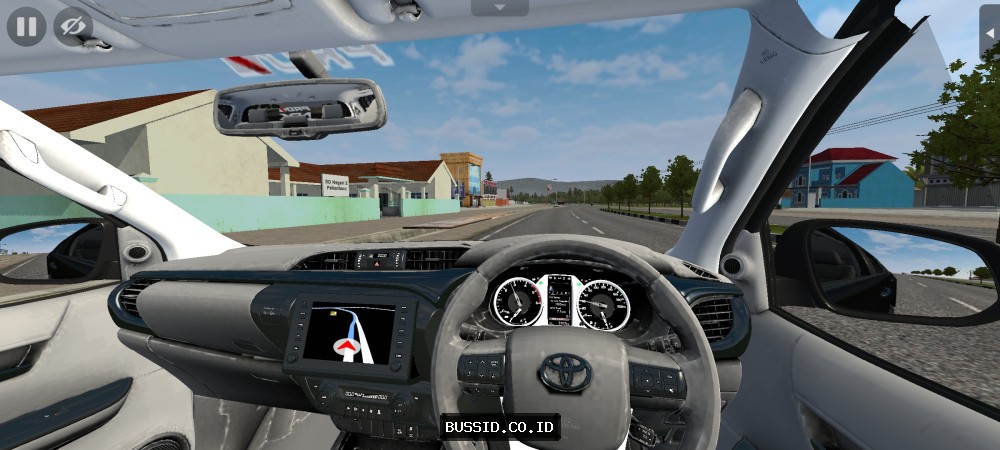
Task: Expand the top center dropdown arrow tab
Action: coord(500,7)
